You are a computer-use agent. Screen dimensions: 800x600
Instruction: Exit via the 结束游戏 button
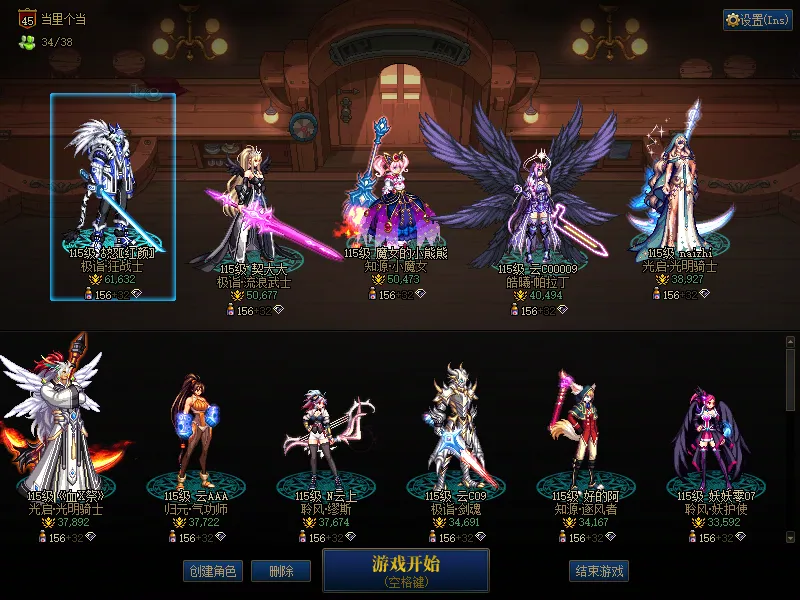tap(599, 571)
